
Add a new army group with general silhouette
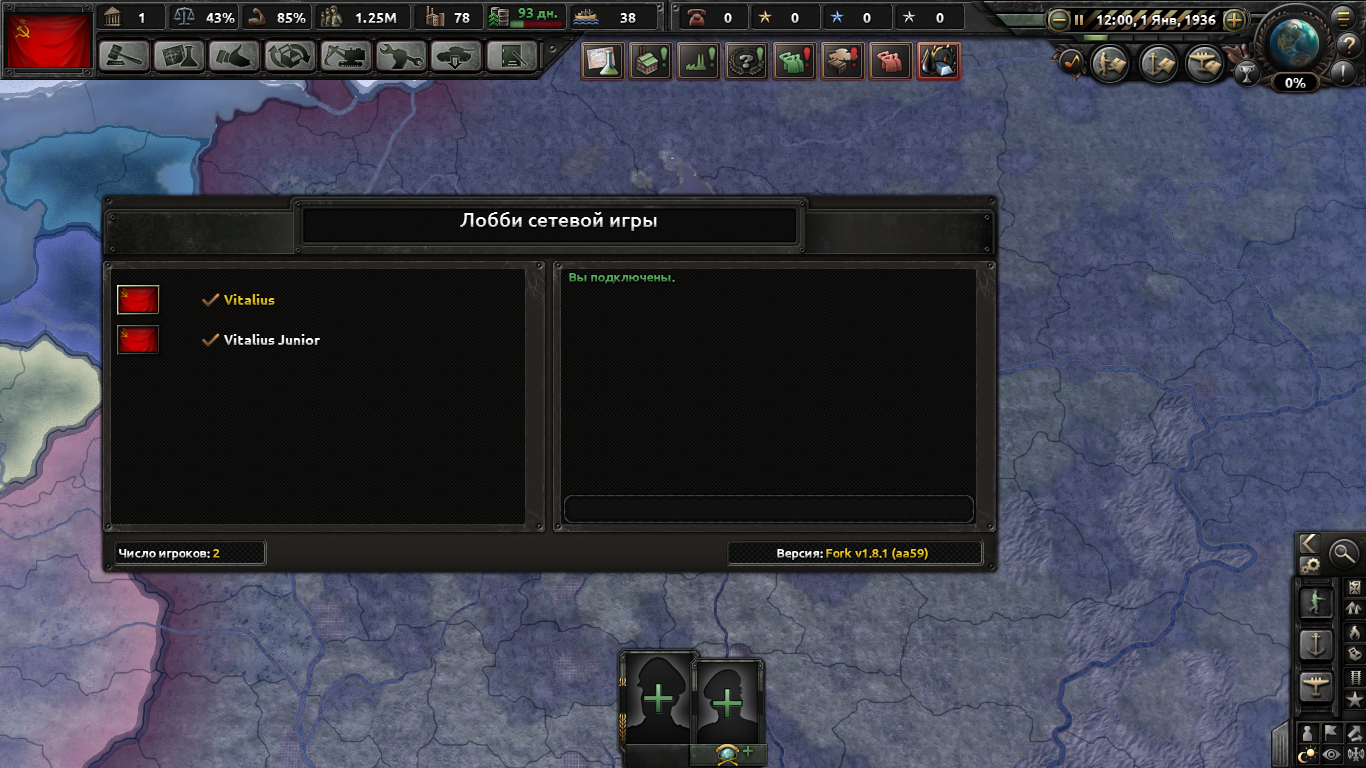(x=658, y=699)
